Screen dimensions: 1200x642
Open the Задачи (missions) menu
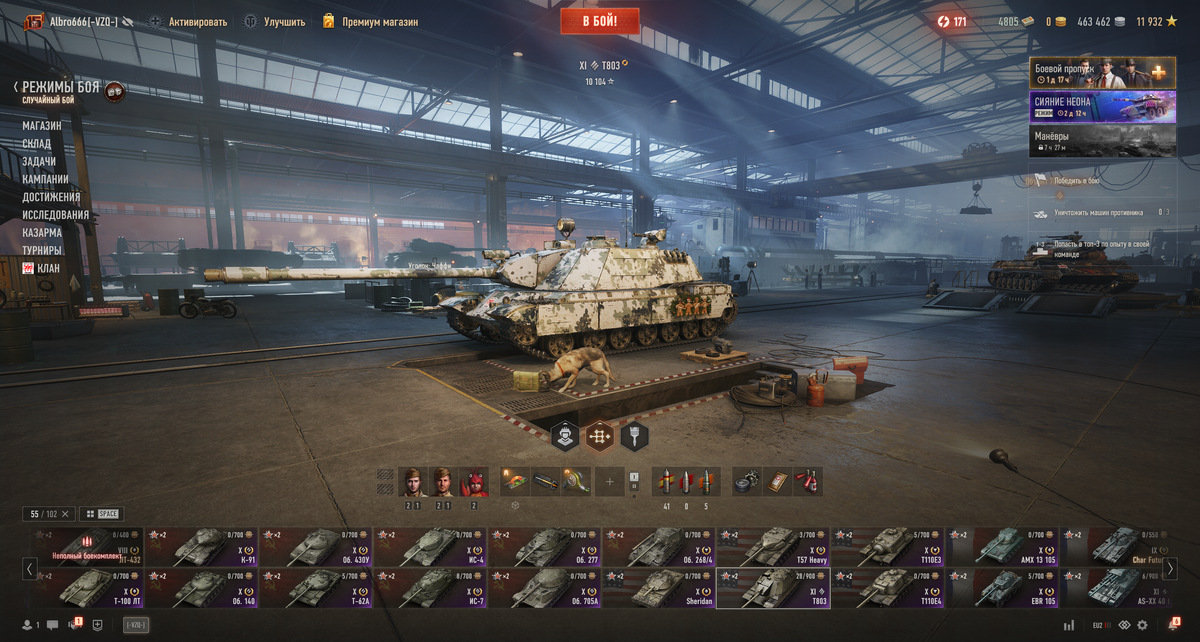39,162
